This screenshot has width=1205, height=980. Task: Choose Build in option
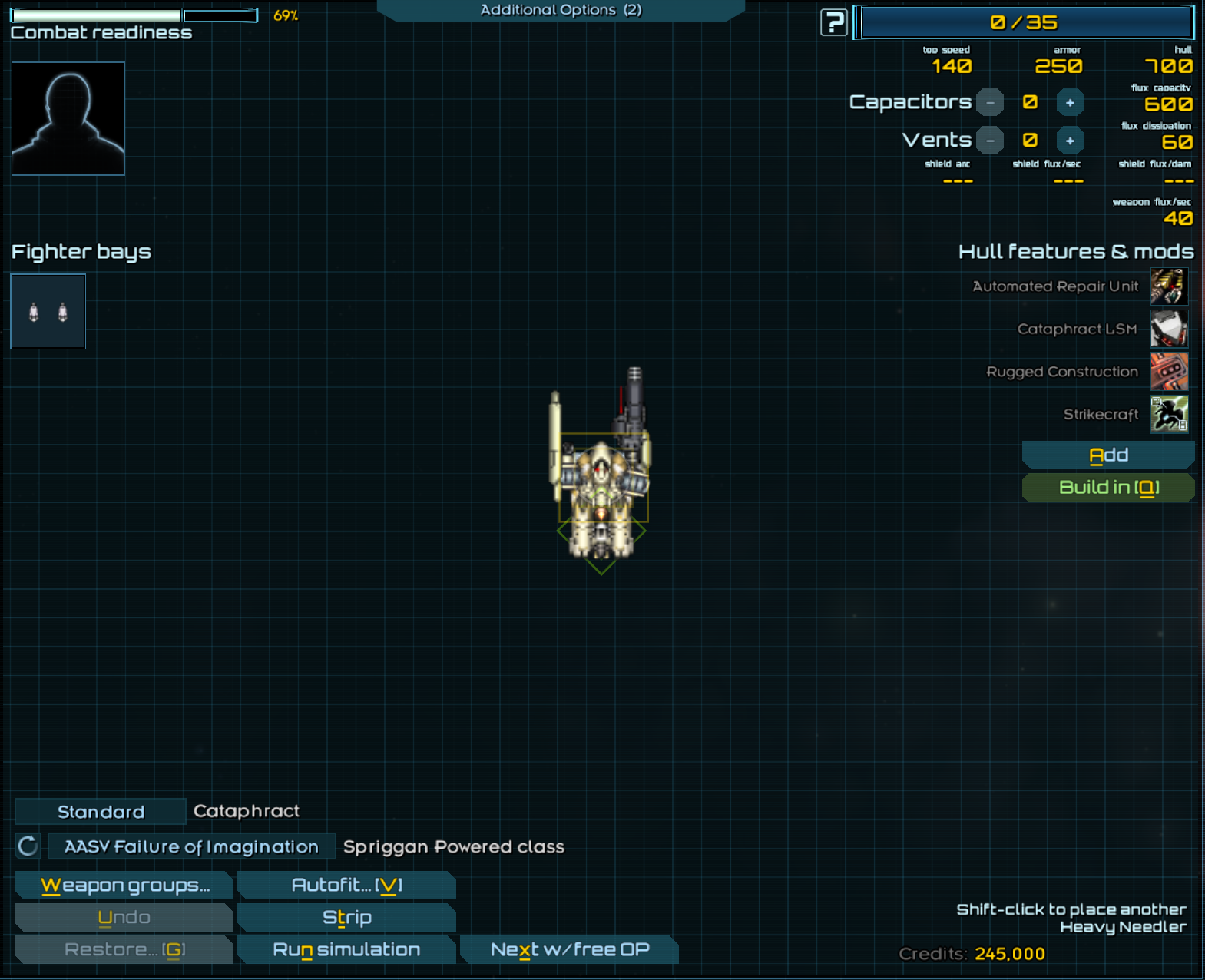(x=1107, y=488)
